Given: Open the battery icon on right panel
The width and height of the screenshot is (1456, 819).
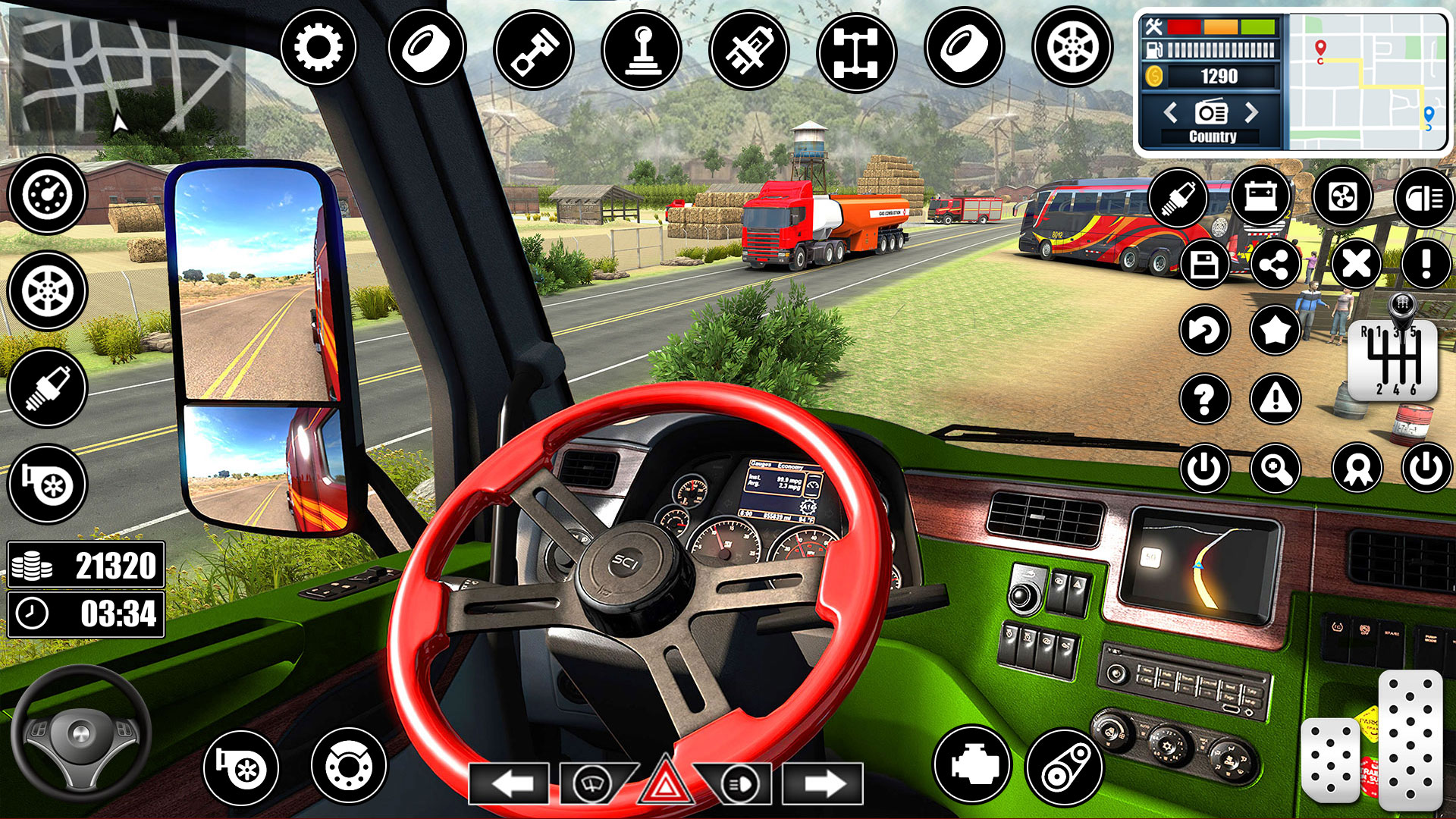Looking at the screenshot, I should point(1261,197).
